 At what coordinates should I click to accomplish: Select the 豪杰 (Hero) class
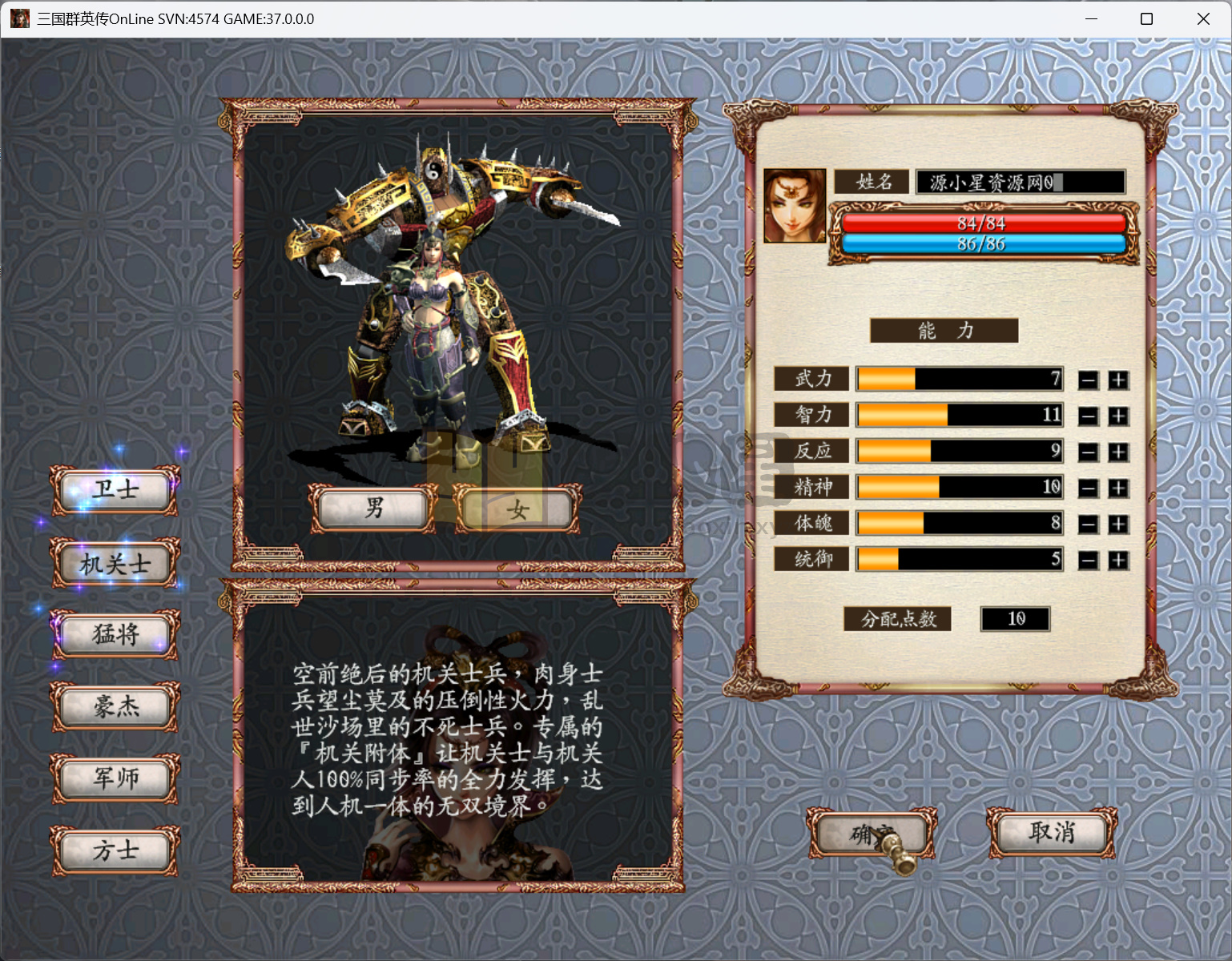click(115, 706)
